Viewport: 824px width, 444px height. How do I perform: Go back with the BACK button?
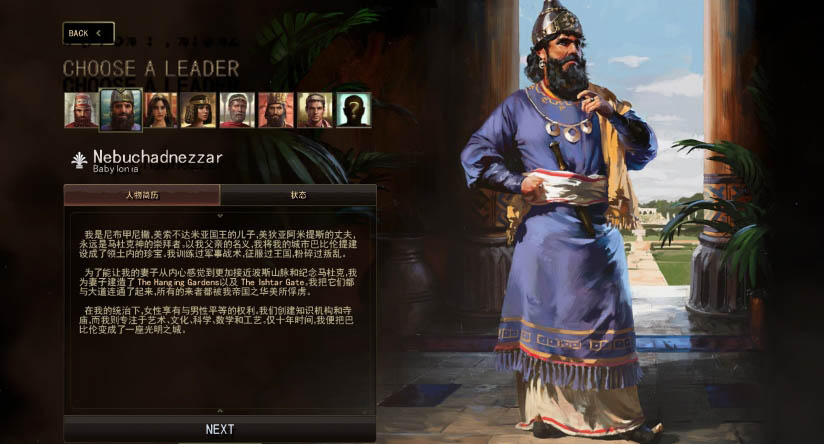pyautogui.click(x=88, y=33)
